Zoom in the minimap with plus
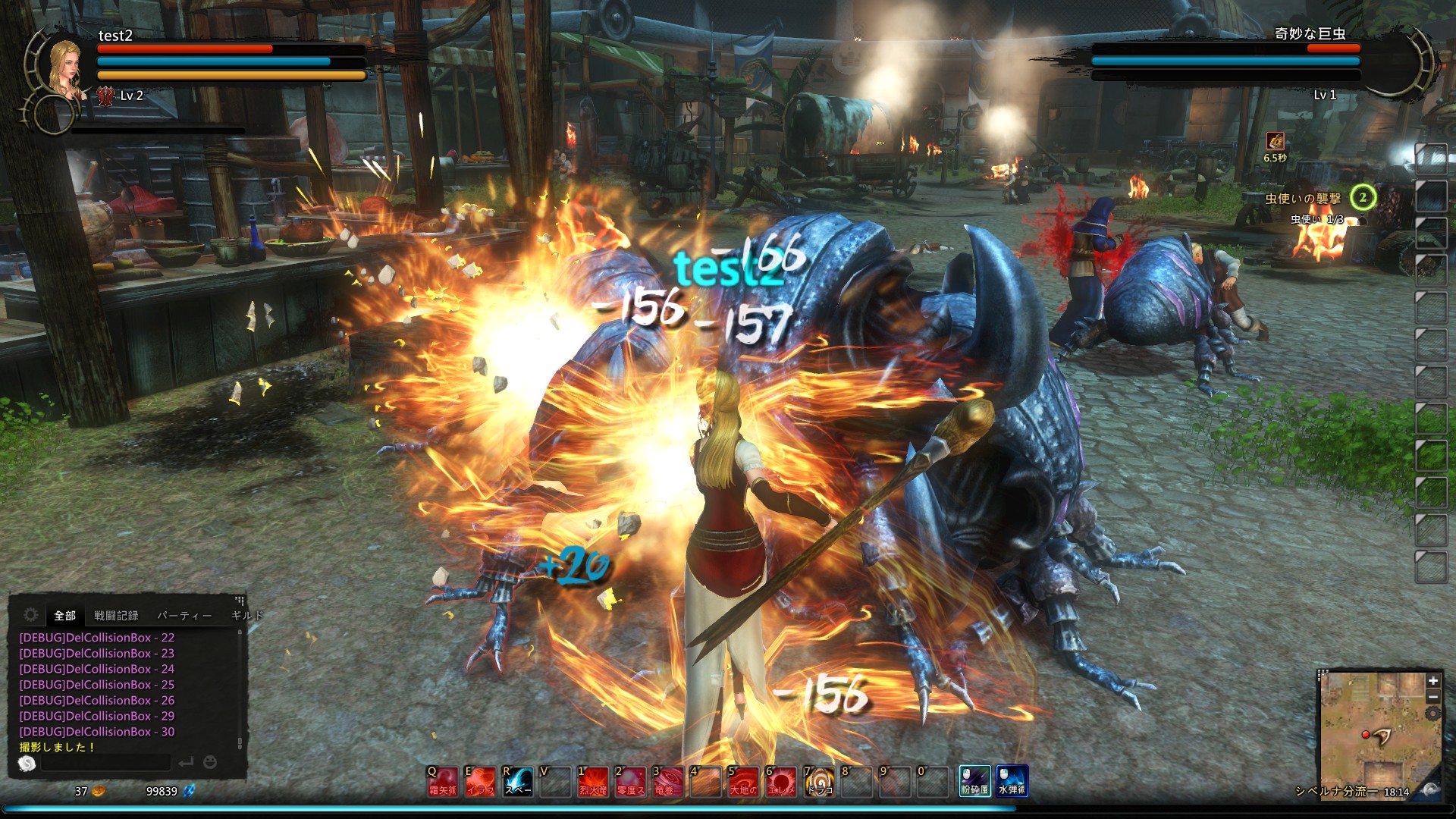This screenshot has width=1456, height=819. (x=1432, y=681)
